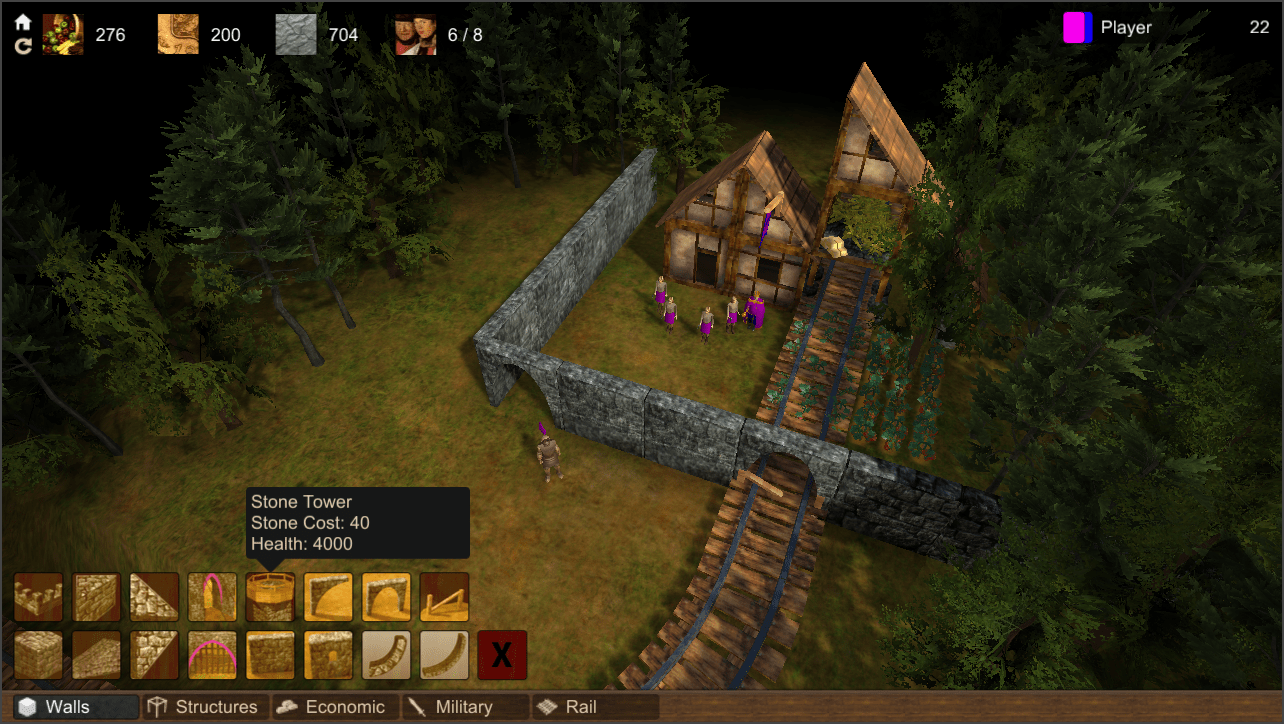Choose the crenellated battlement wall piece
The image size is (1284, 724).
pos(38,597)
